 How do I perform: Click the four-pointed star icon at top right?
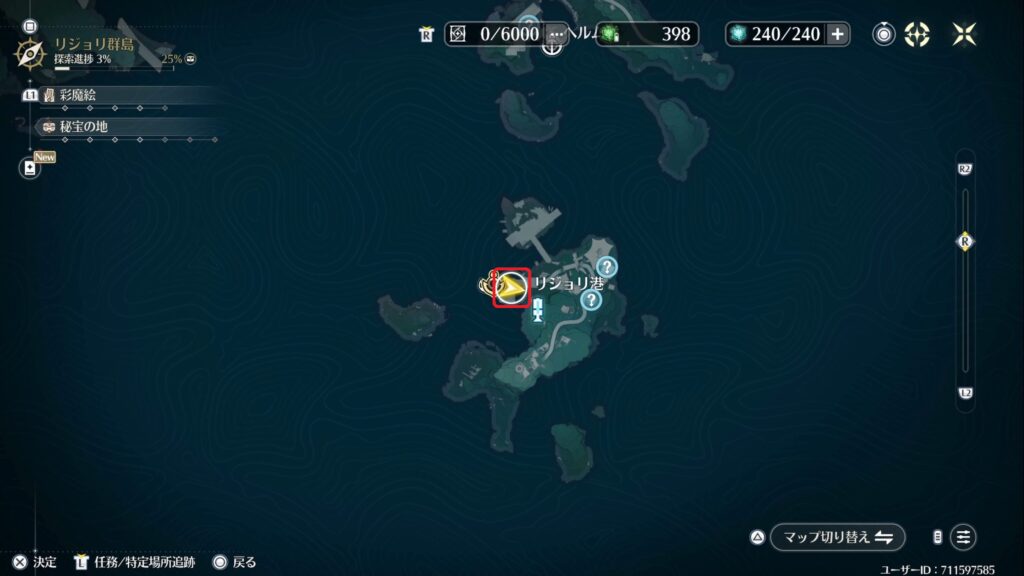tap(964, 34)
